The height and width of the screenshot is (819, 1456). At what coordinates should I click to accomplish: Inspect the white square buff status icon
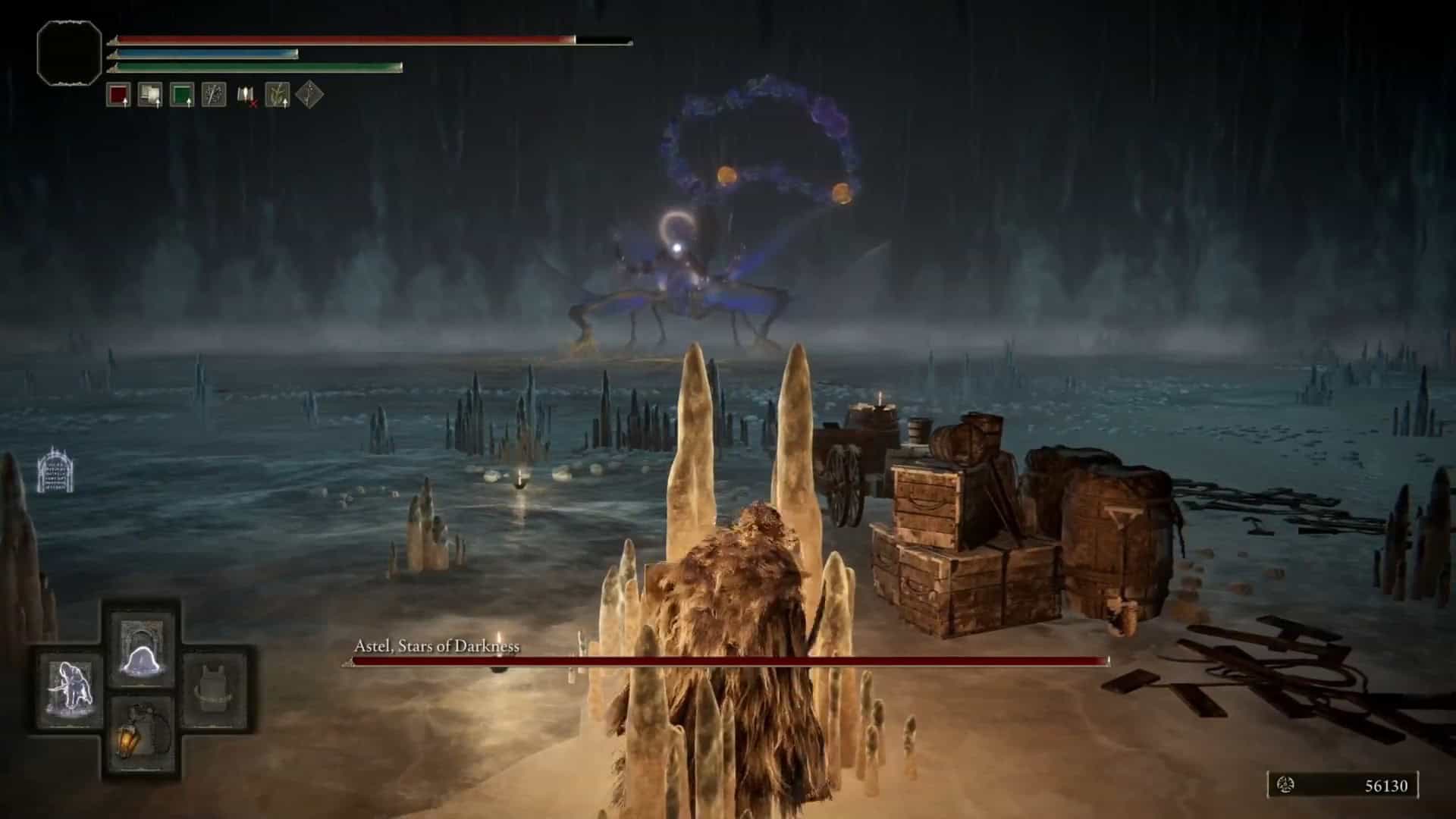(x=149, y=96)
